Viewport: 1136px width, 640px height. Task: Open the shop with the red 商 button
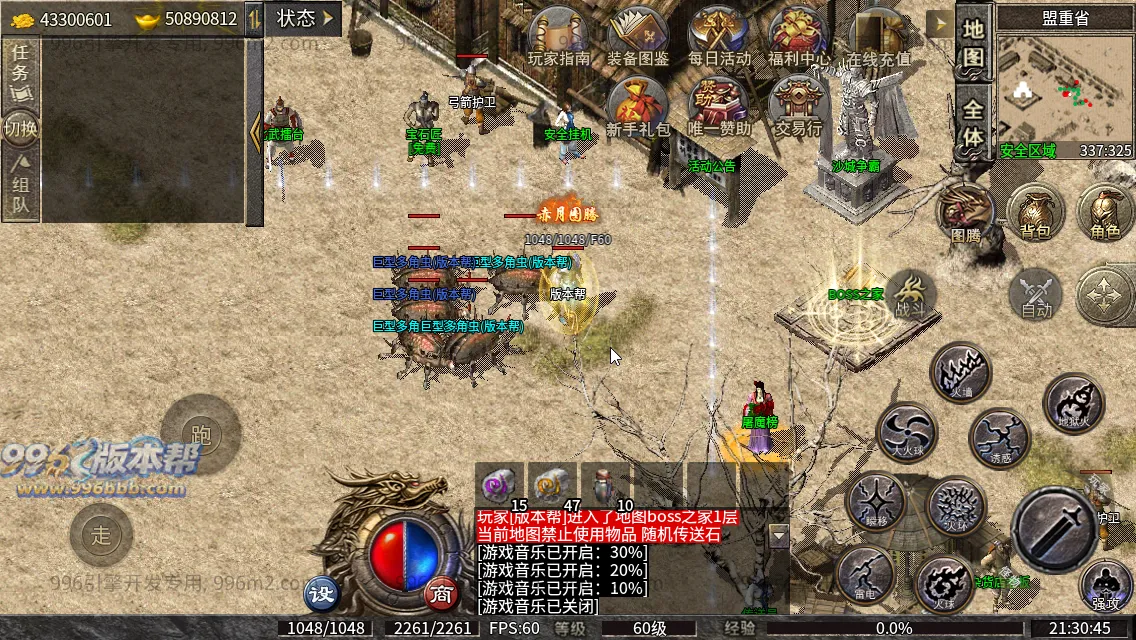[440, 594]
